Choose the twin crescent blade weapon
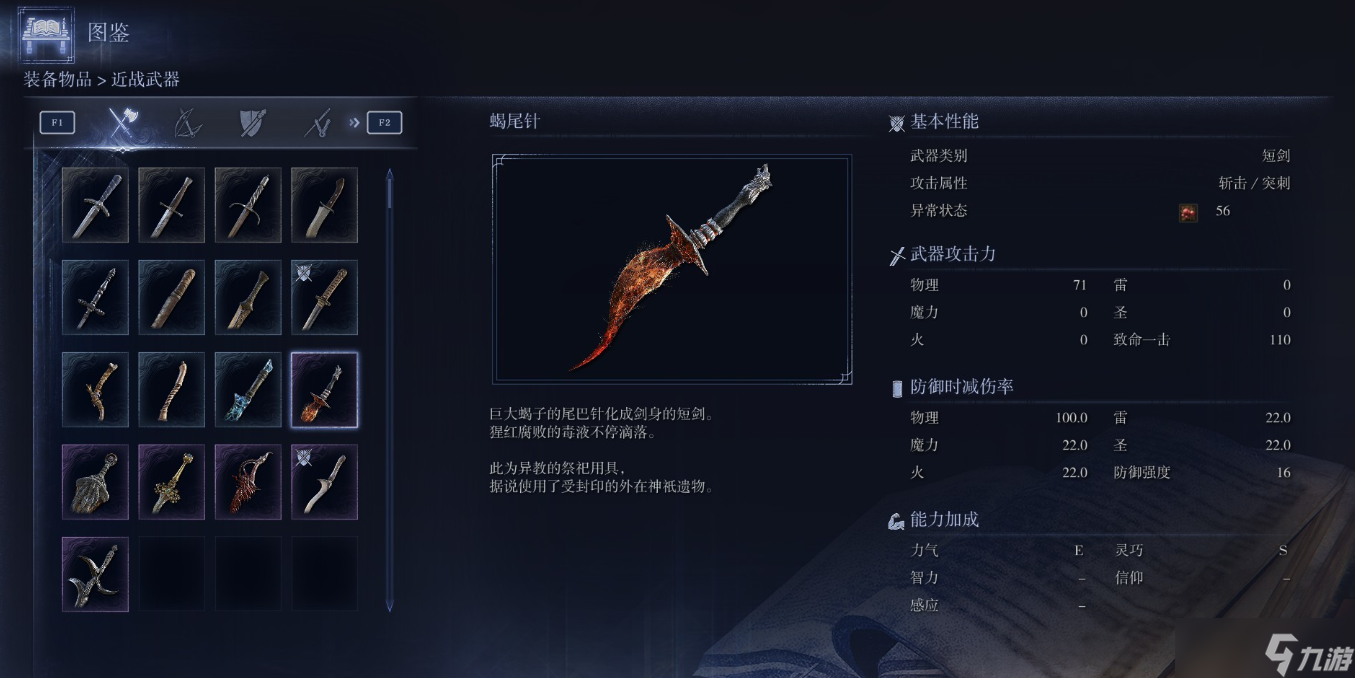 point(95,573)
